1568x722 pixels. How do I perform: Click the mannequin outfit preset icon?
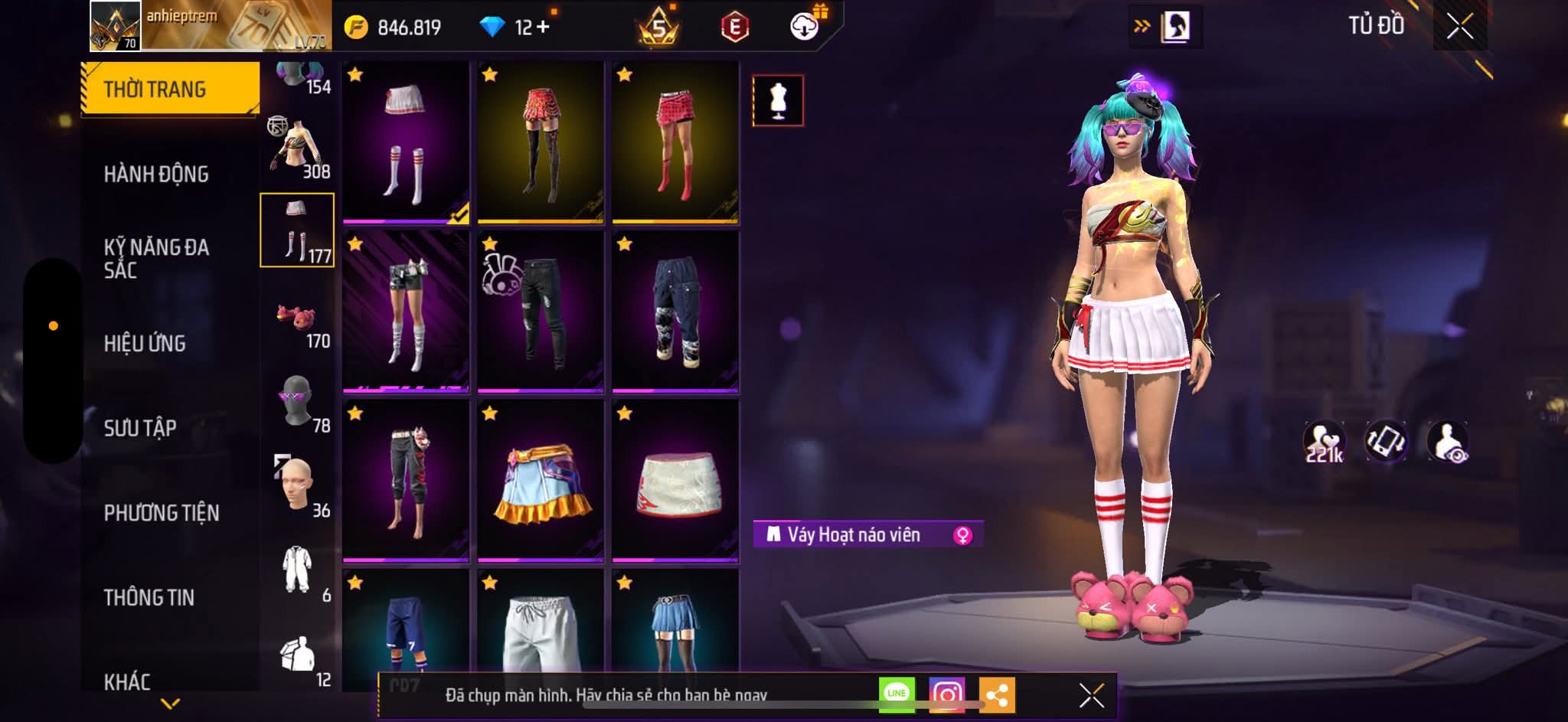click(778, 100)
